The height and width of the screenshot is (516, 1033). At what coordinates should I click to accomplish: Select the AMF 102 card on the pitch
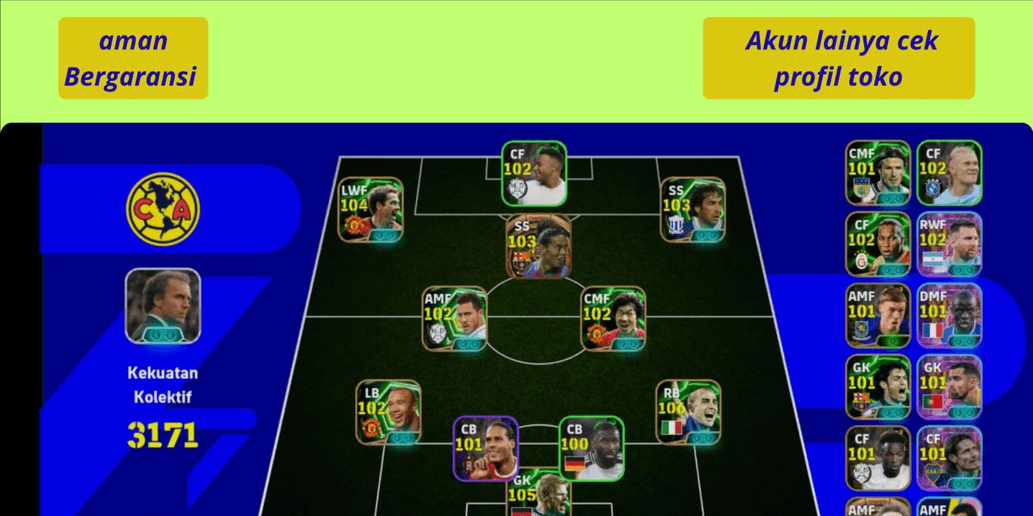click(x=454, y=319)
